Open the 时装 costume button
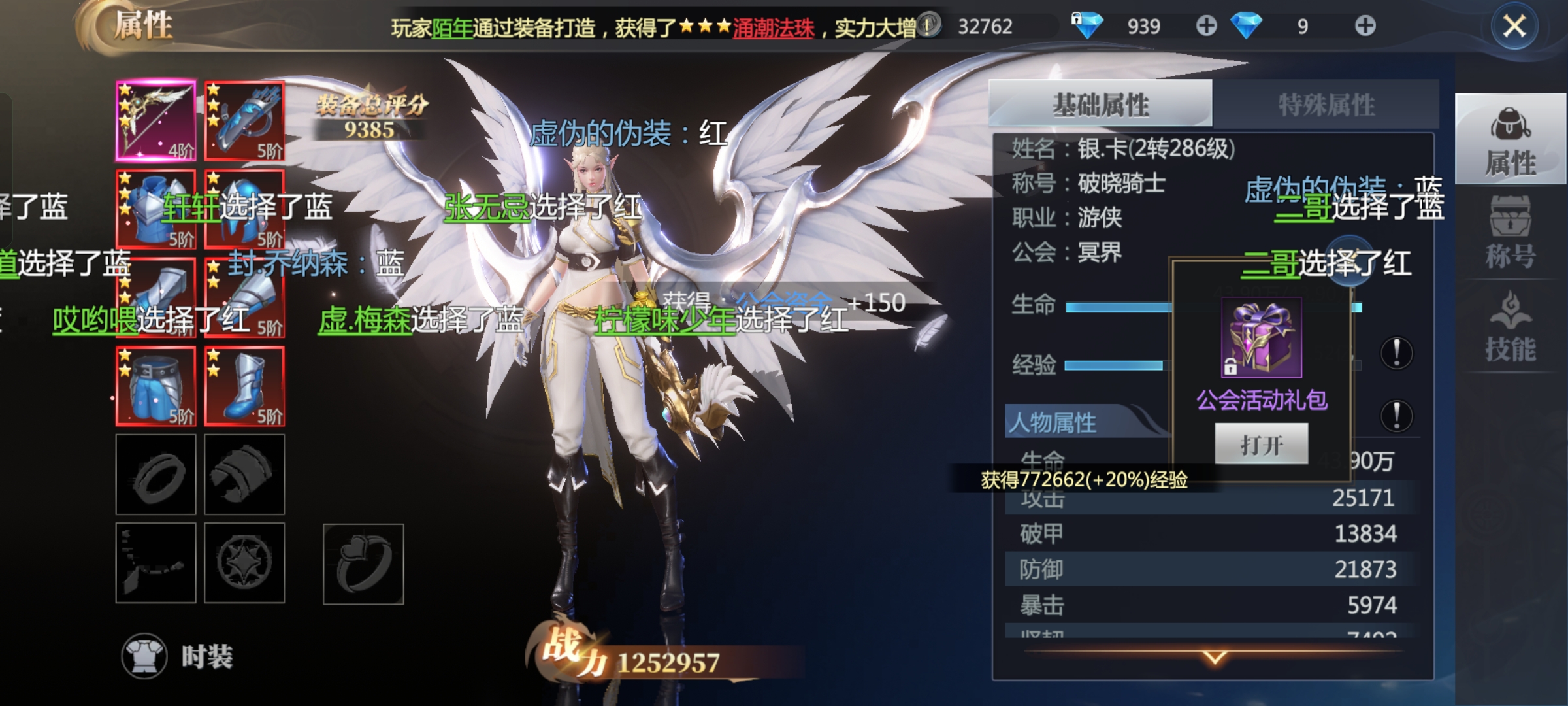 178,656
